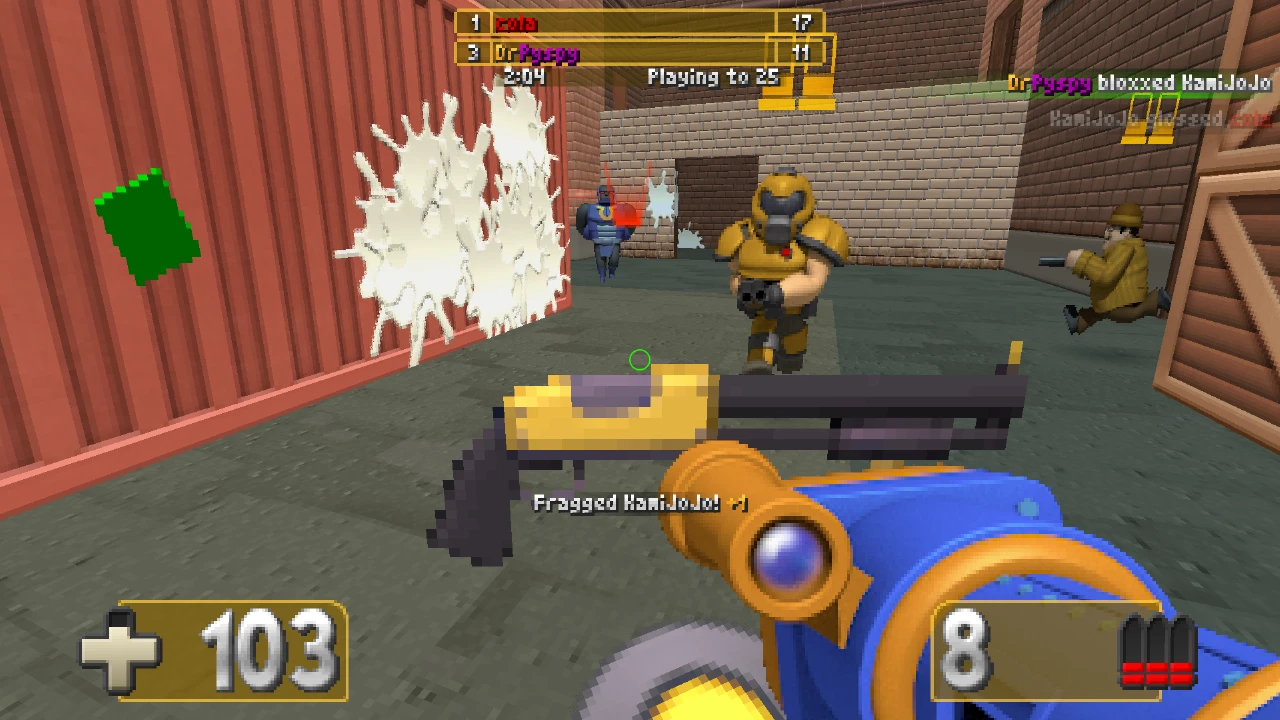This screenshot has height=720, width=1280.
Task: Click the green circular crosshair
Action: click(641, 360)
